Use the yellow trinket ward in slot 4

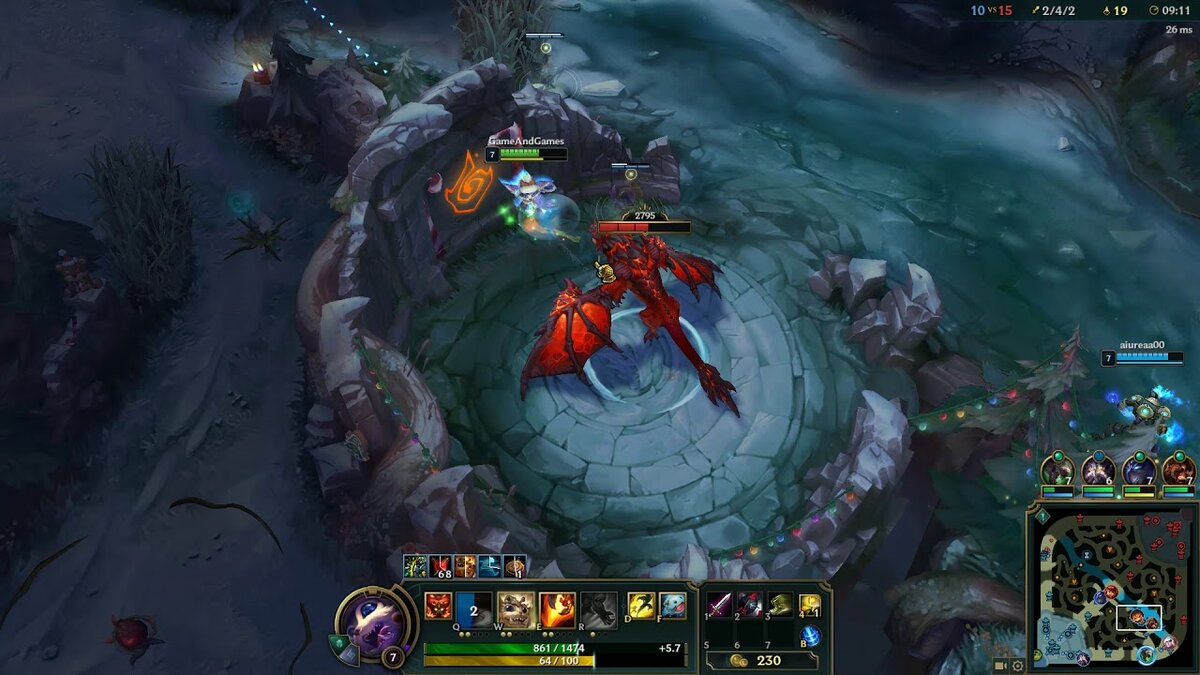click(810, 605)
